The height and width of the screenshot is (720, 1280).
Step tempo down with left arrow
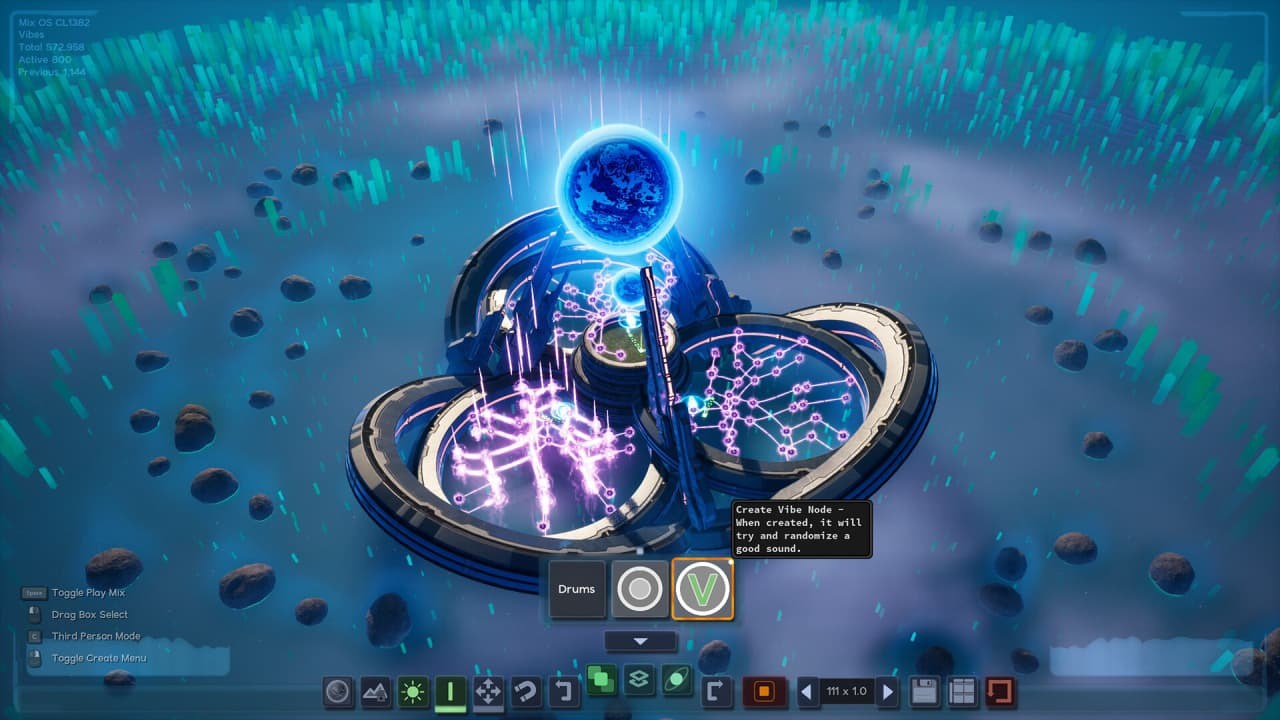click(806, 690)
